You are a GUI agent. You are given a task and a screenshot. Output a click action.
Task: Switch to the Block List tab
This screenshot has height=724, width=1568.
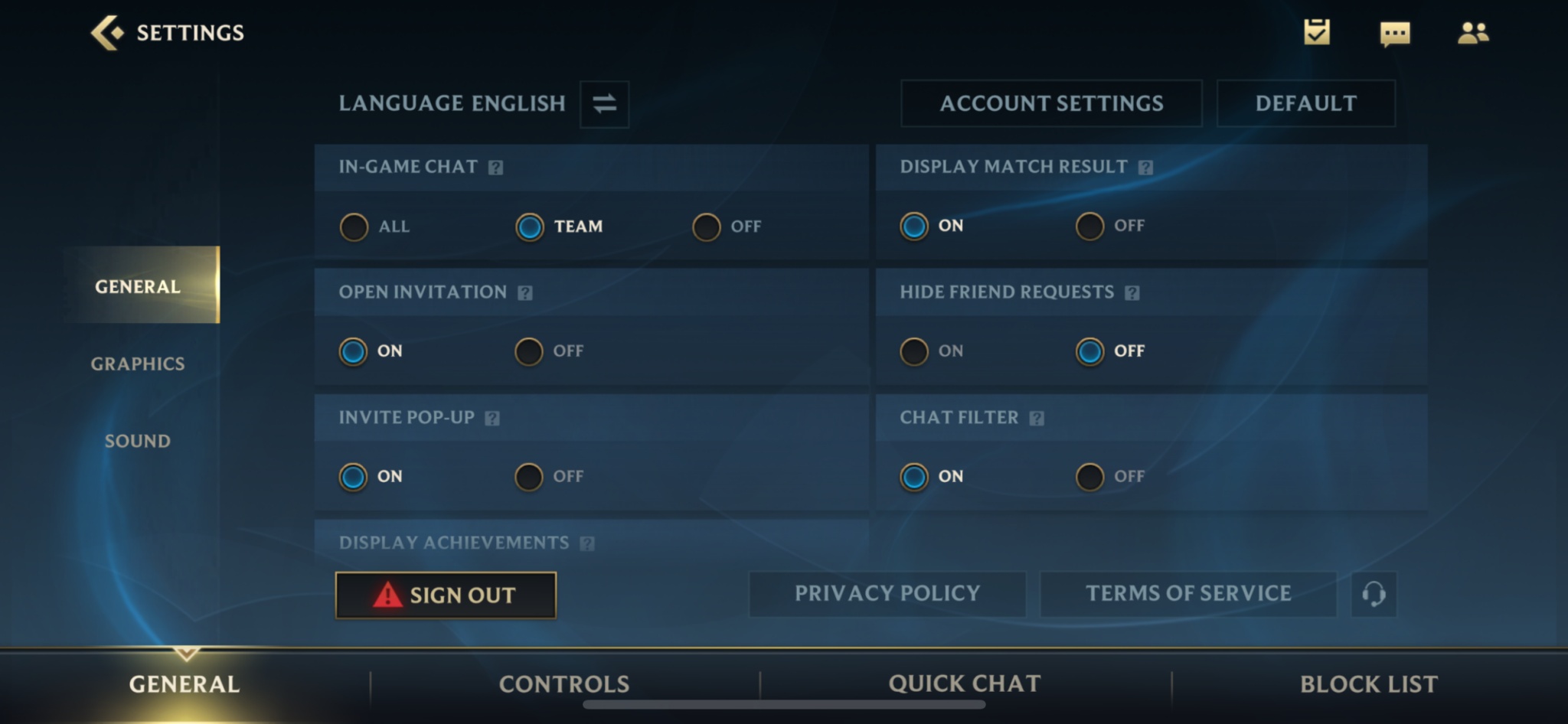[x=1369, y=683]
